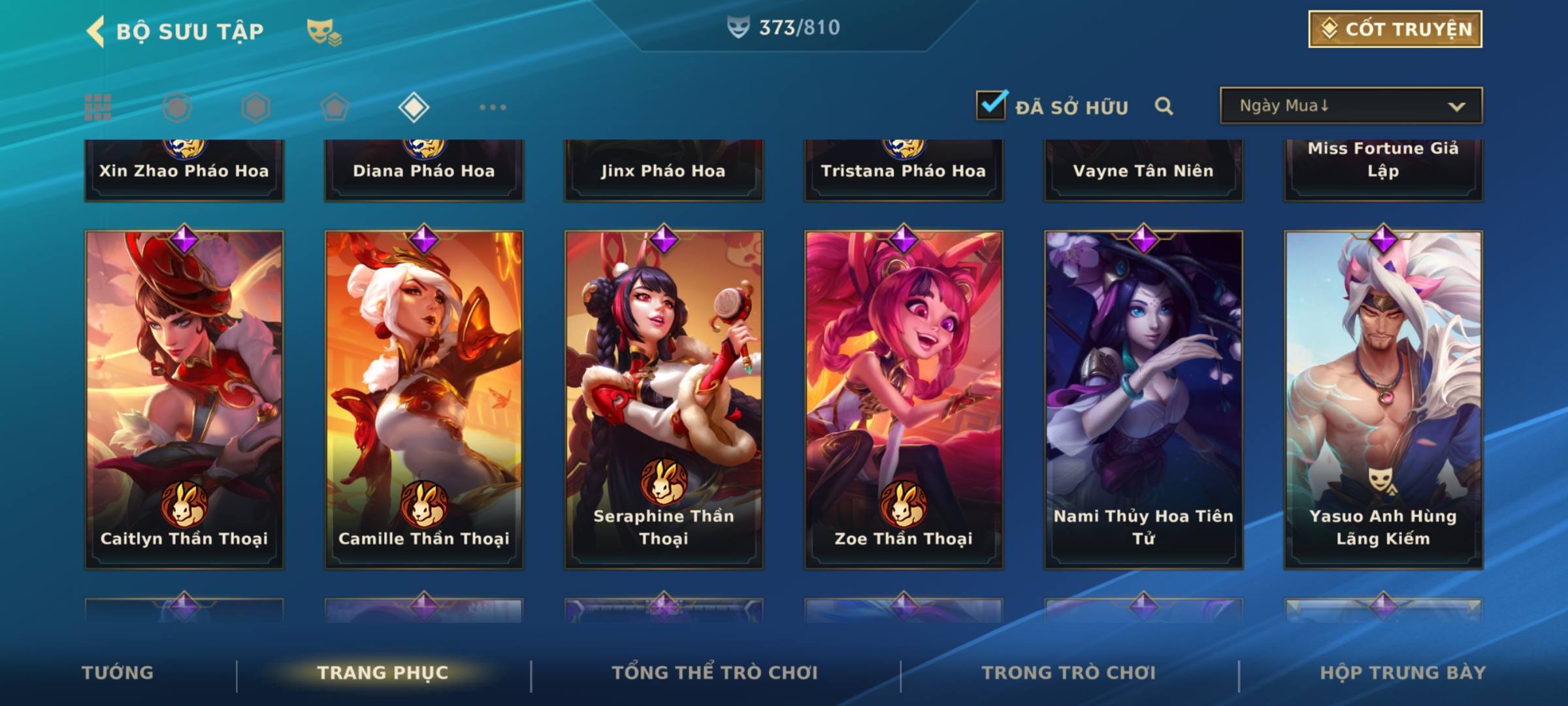1568x706 pixels.
Task: Choose the Camille Thần Thoại skin card
Action: (424, 399)
